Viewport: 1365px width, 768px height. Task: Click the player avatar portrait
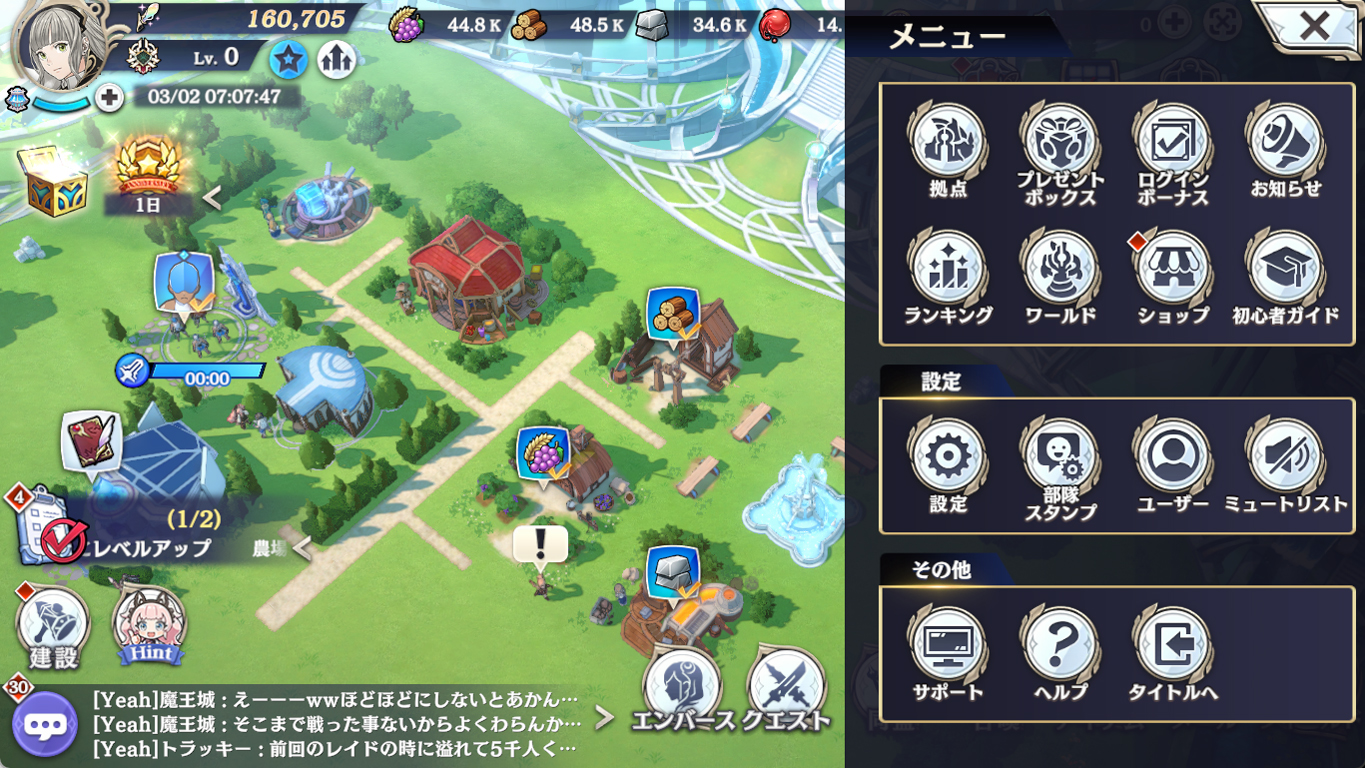[60, 45]
